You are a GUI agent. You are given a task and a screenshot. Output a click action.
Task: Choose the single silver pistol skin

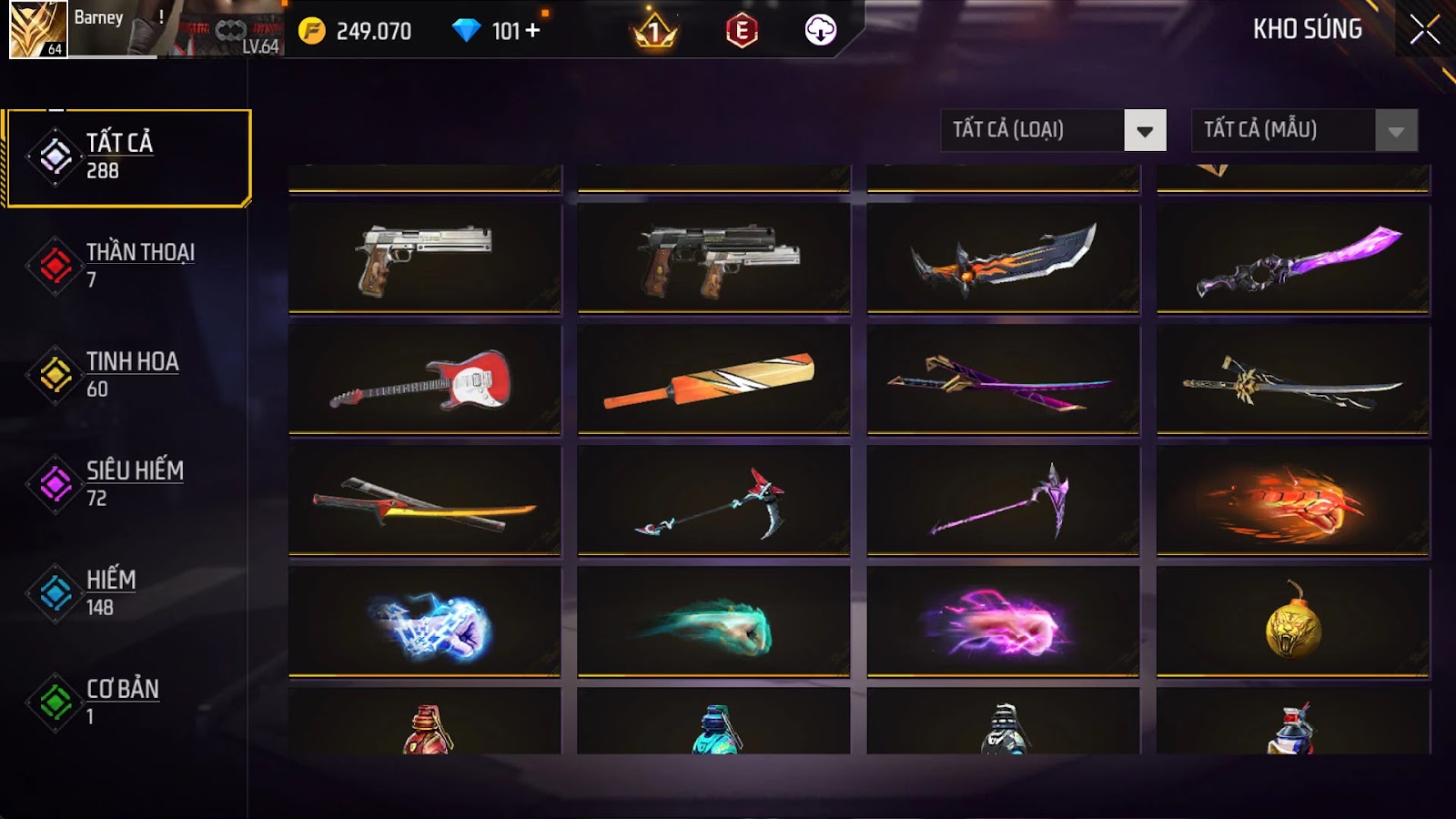pos(424,258)
